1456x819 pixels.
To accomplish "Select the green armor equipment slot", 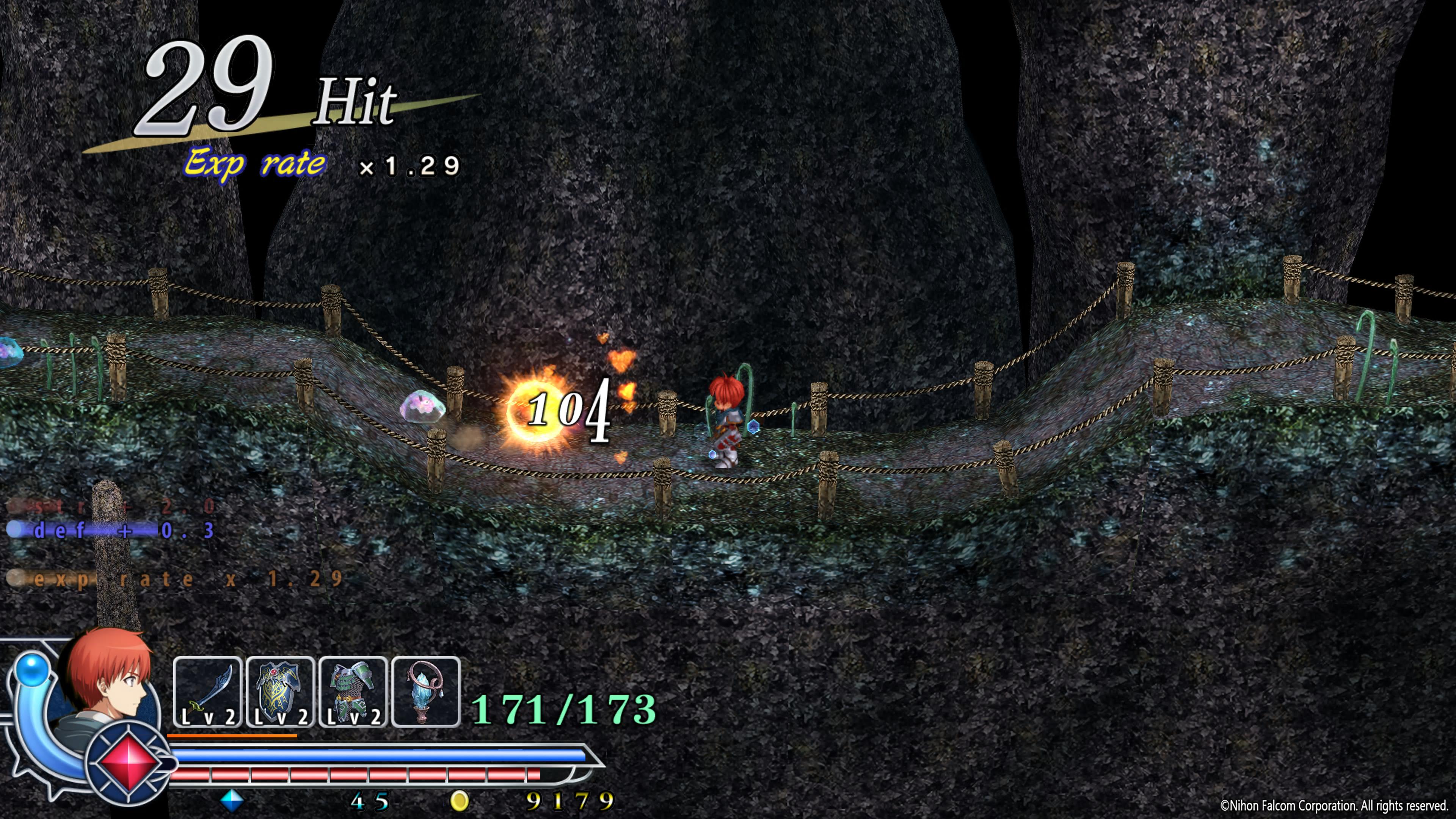I will 353,692.
